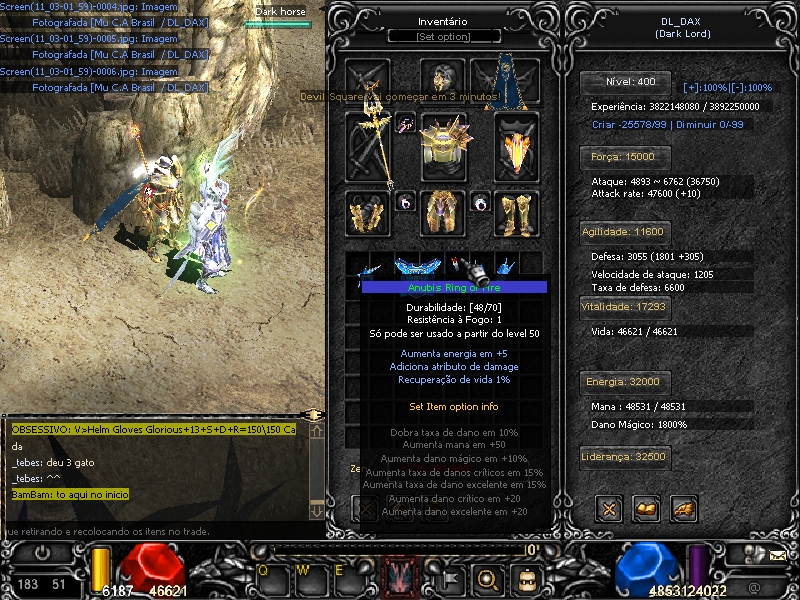
Task: Click the chat log down-arrow scroll button
Action: tap(316, 510)
